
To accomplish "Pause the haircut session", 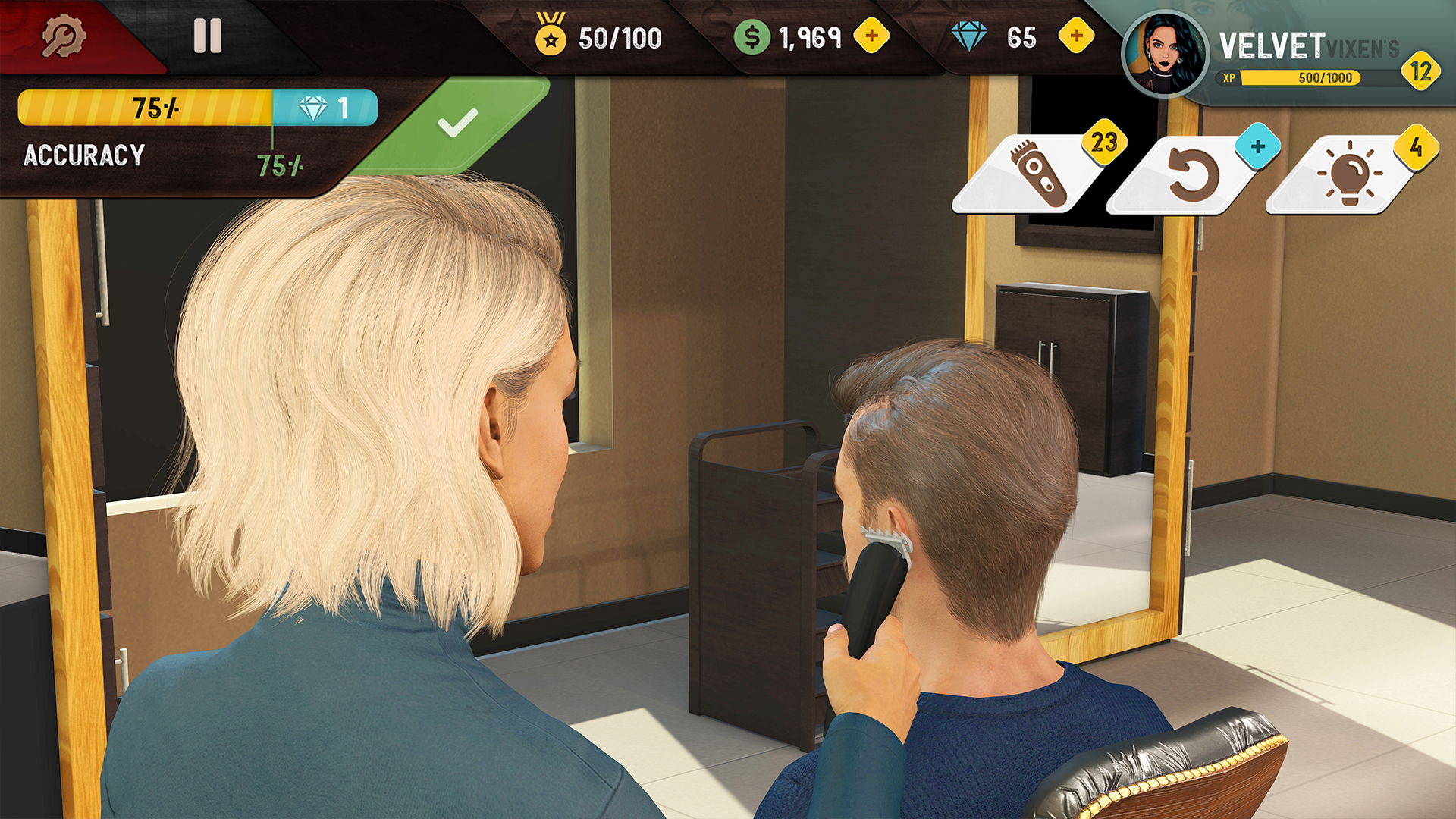I will [x=208, y=33].
